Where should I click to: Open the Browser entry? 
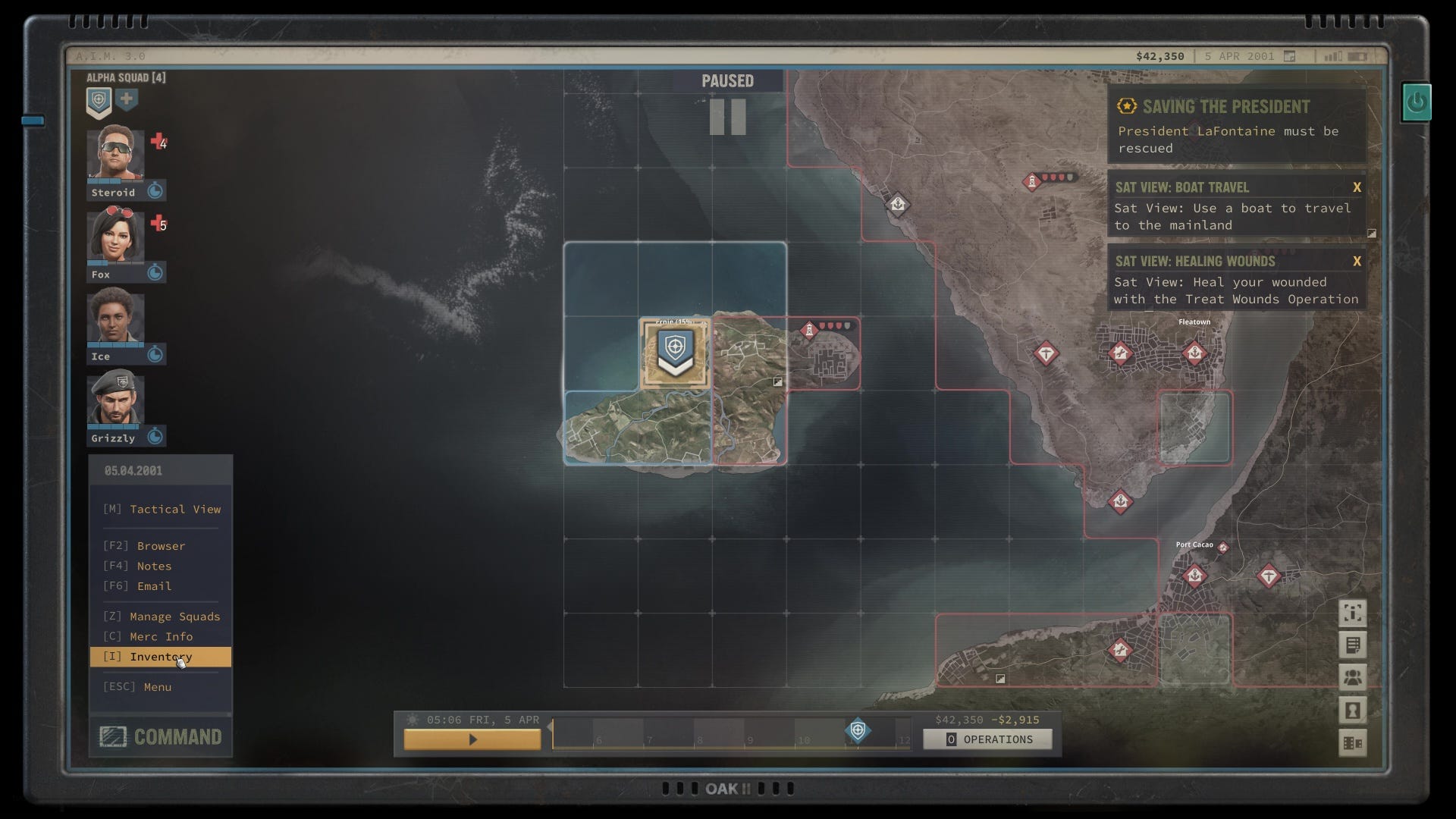[161, 546]
